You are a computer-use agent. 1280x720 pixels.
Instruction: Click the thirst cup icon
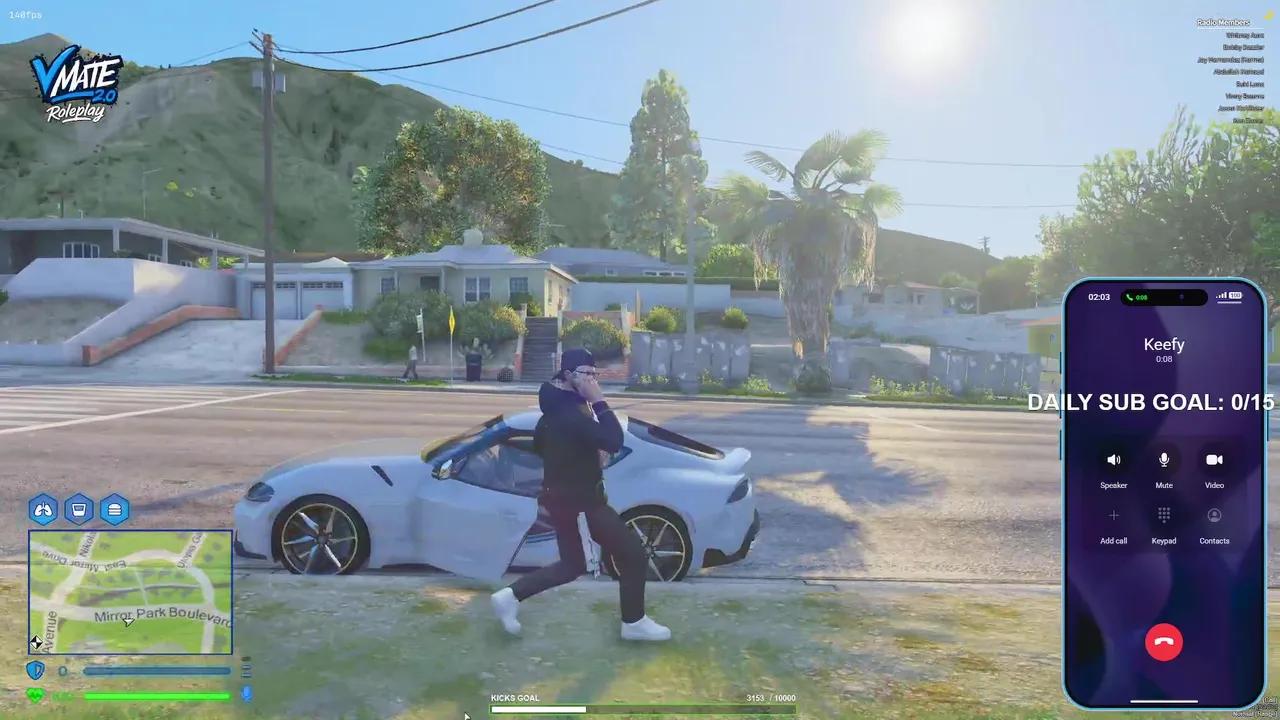click(x=79, y=510)
